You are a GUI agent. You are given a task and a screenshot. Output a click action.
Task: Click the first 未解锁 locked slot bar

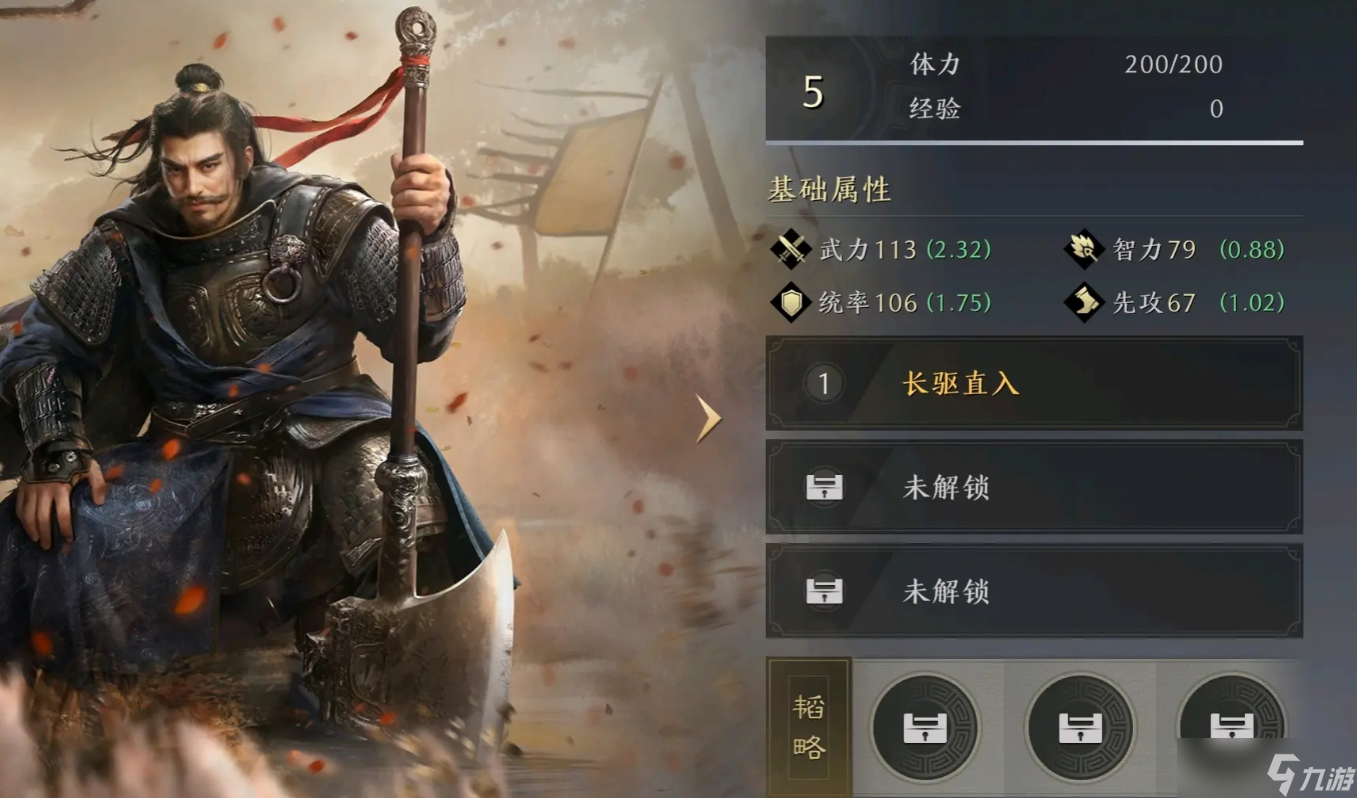[1032, 487]
